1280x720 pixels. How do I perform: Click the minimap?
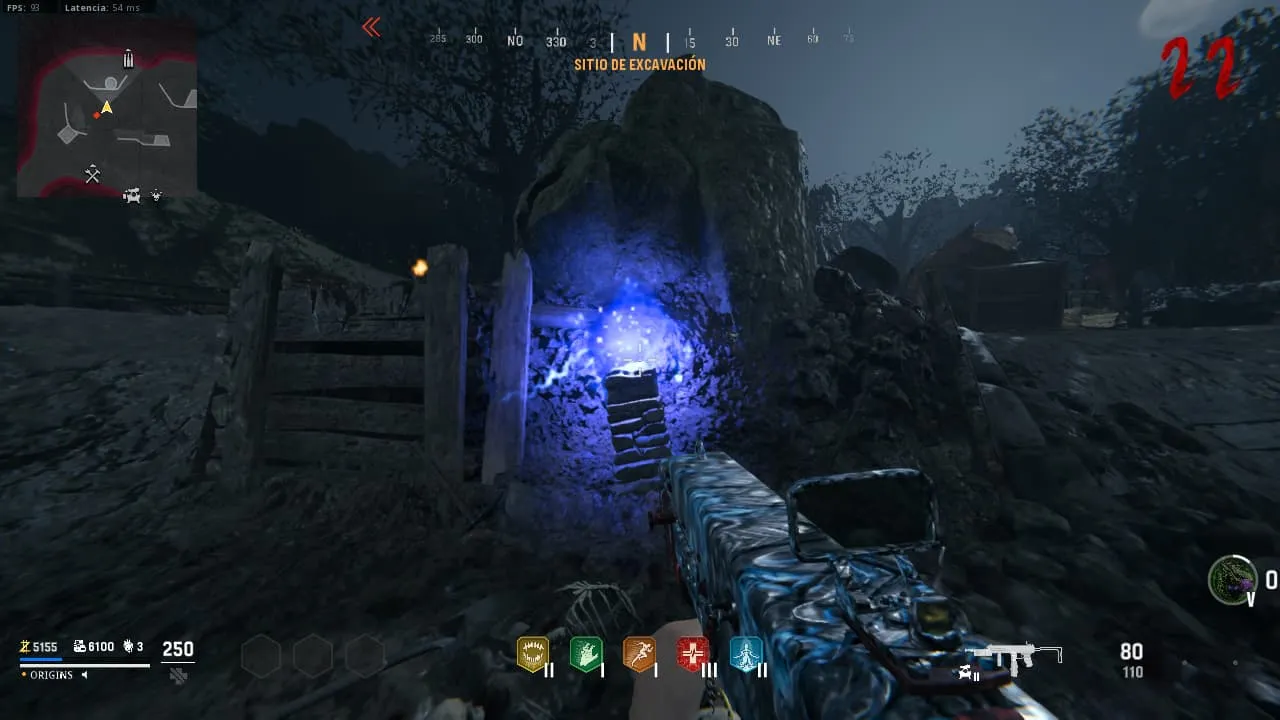pos(107,106)
